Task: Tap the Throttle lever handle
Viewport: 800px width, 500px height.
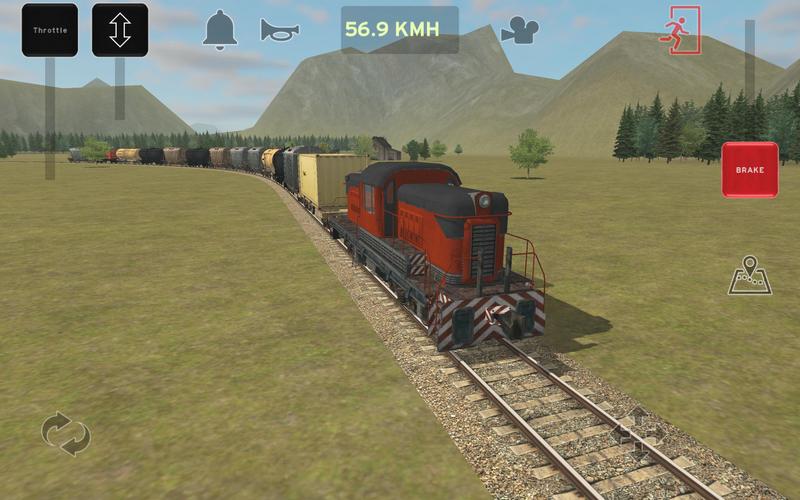Action: point(49,30)
